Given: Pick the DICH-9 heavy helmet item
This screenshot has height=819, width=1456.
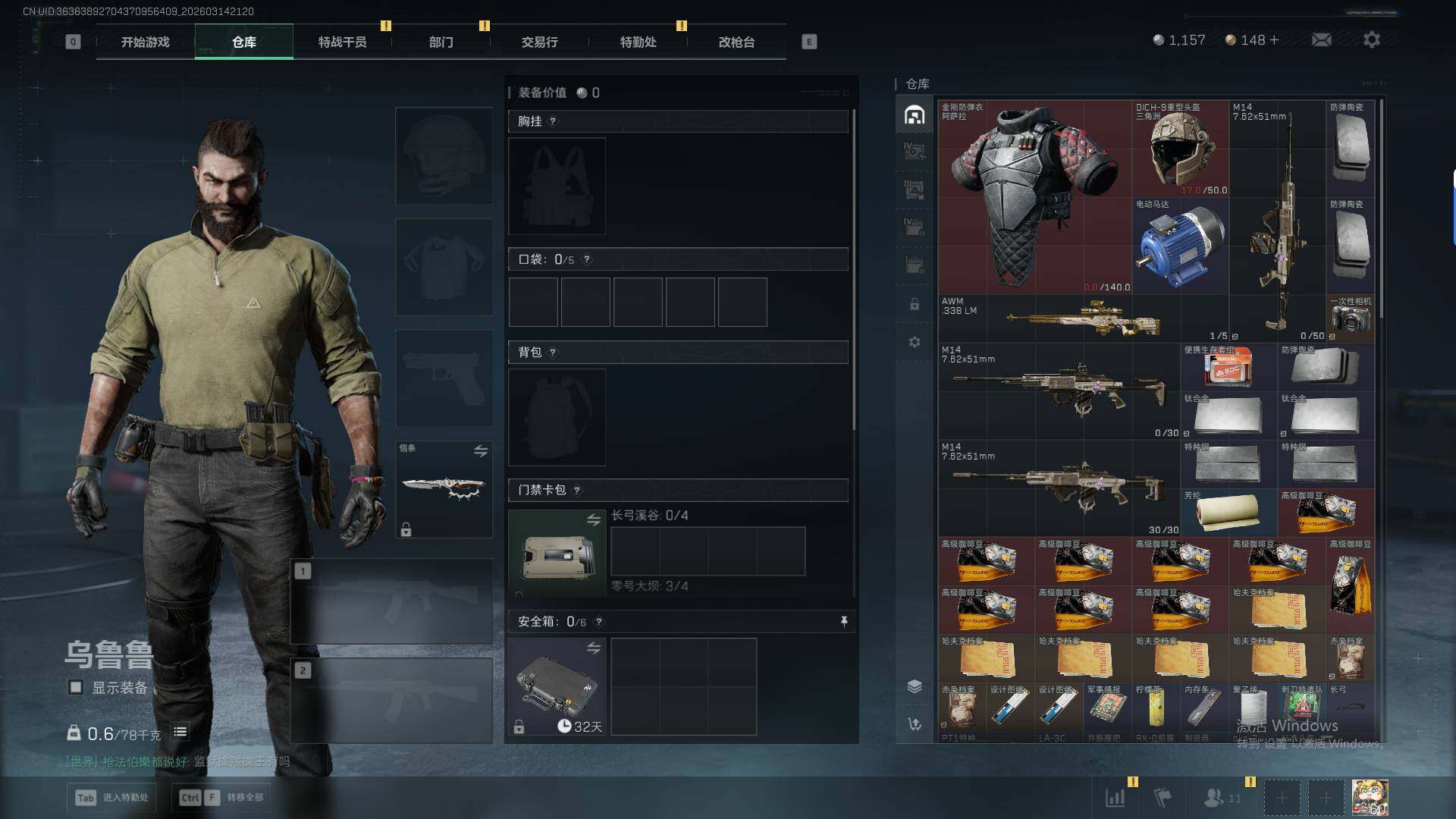Looking at the screenshot, I should pos(1180,149).
